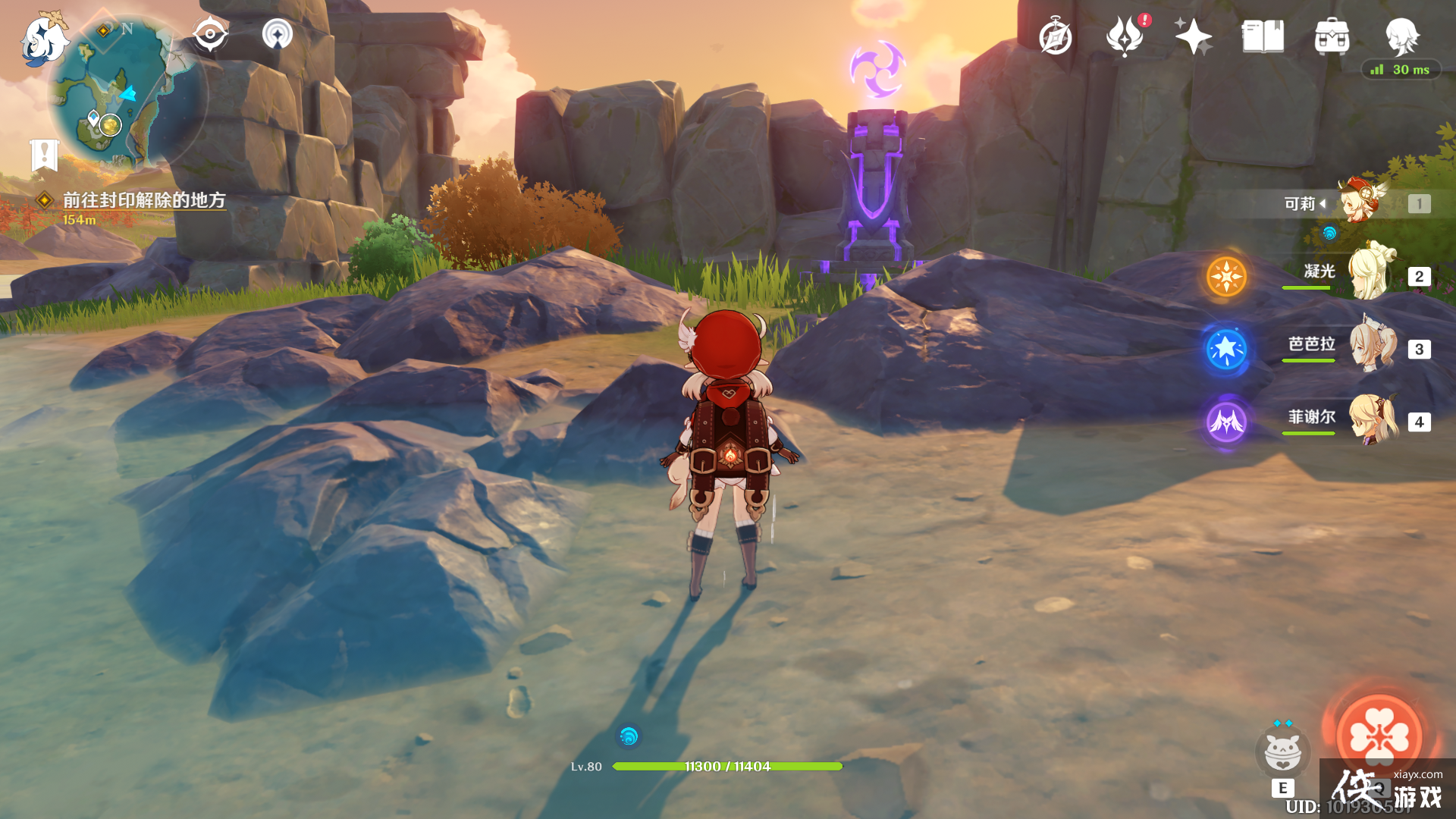This screenshot has height=819, width=1456.
Task: Select the tracked quest objective text
Action: coord(144,200)
